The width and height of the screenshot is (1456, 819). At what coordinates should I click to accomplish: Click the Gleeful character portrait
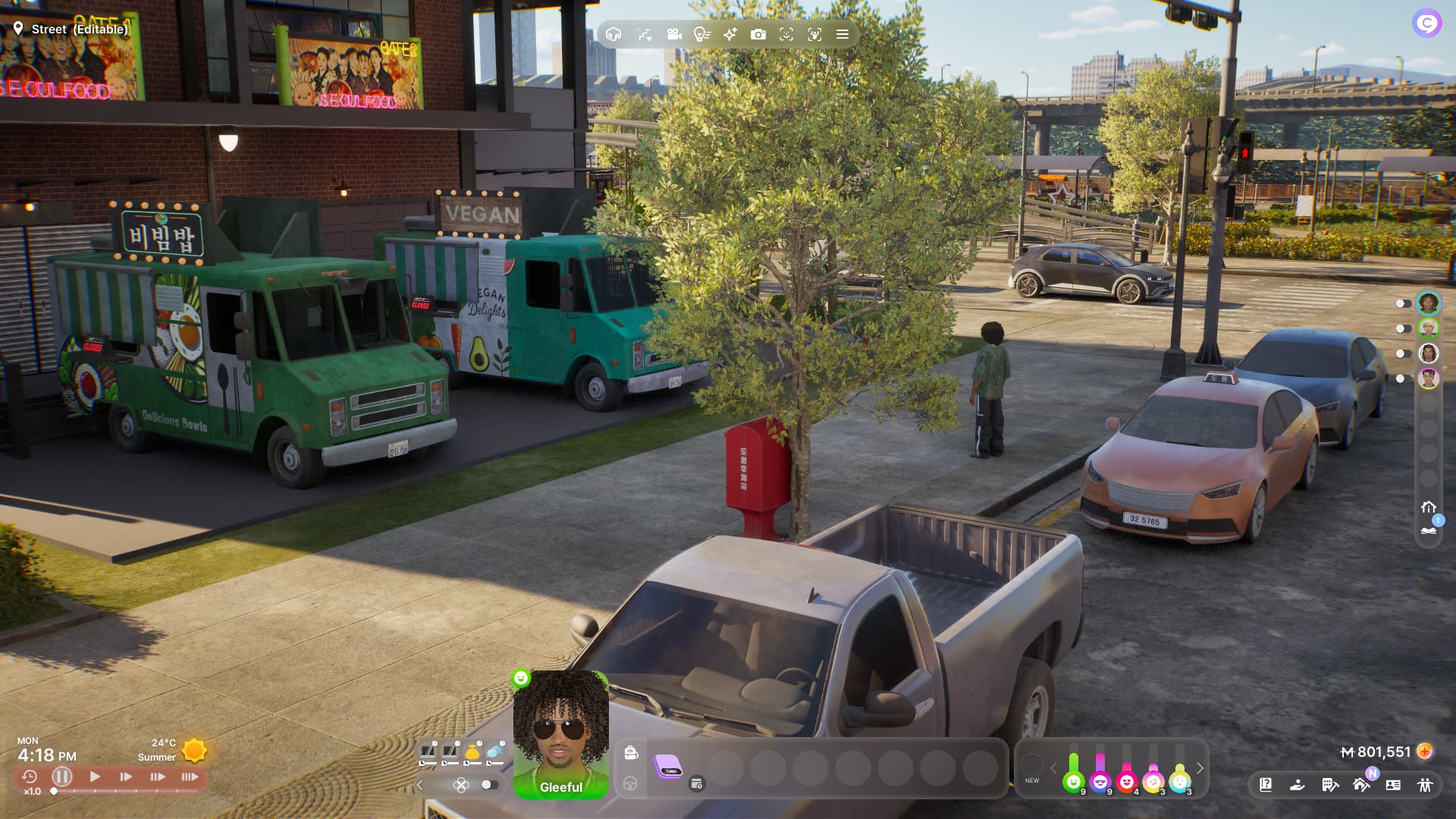point(560,732)
